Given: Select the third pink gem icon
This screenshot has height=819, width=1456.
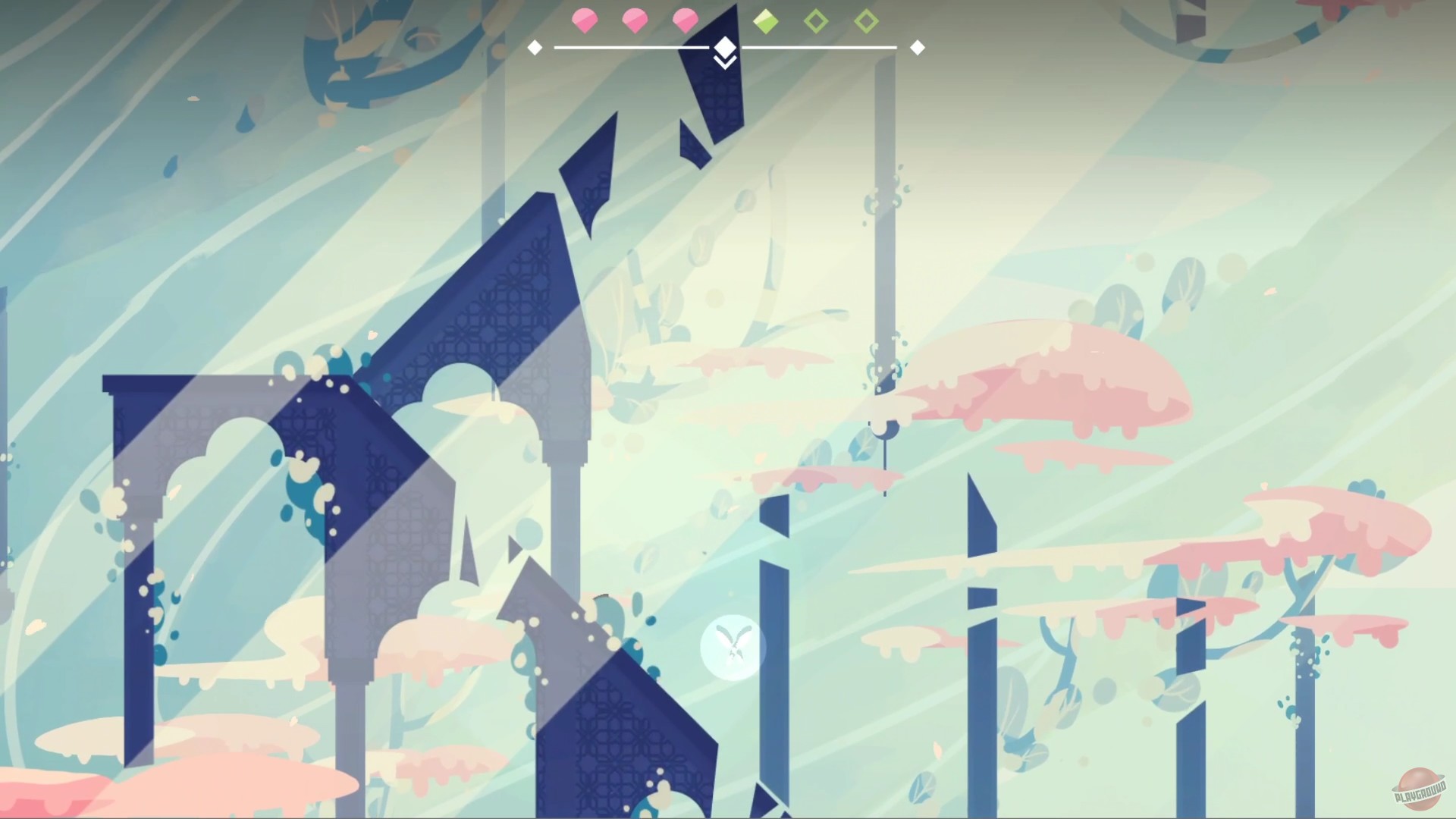Looking at the screenshot, I should (x=686, y=20).
